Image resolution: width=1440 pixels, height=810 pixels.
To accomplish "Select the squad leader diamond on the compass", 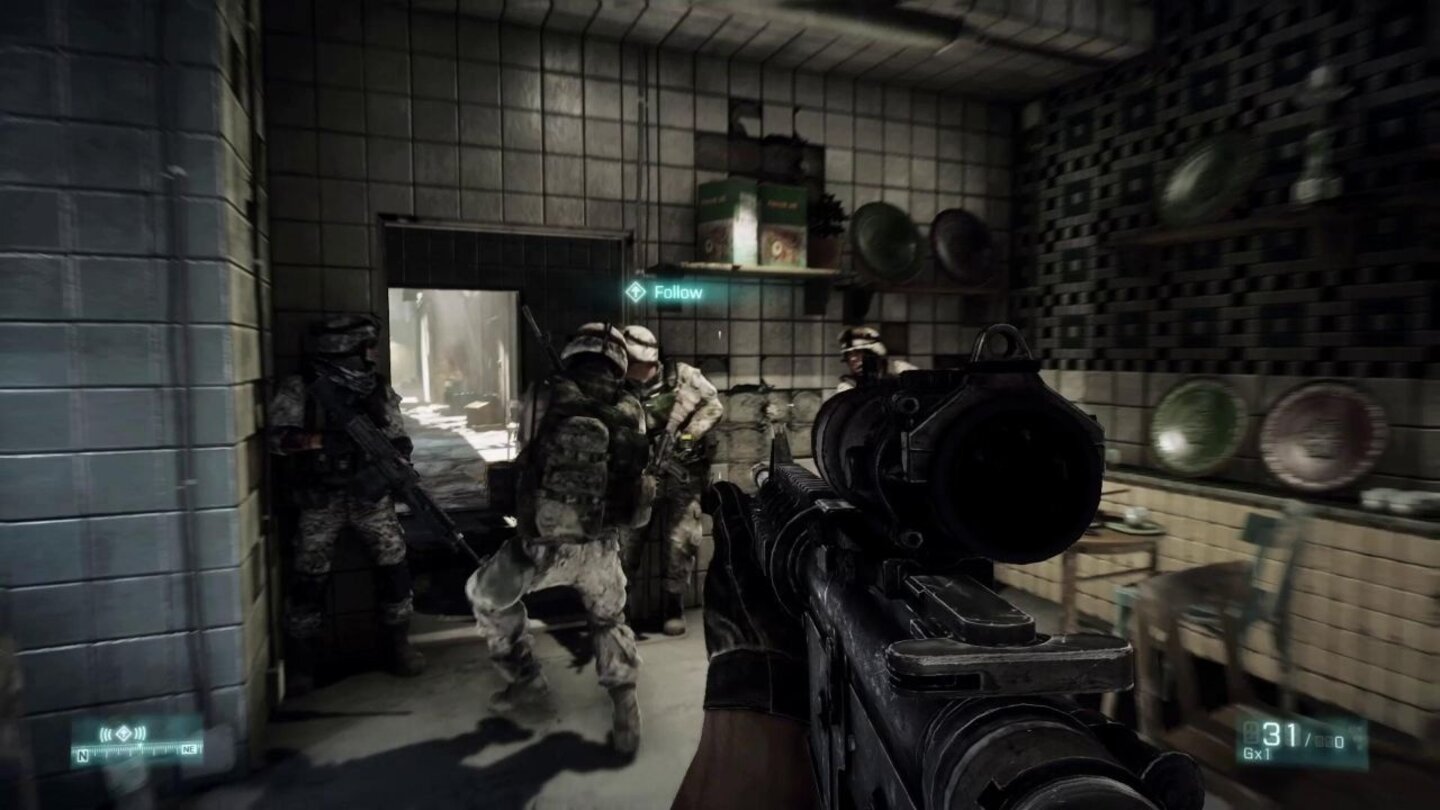I will tap(123, 732).
